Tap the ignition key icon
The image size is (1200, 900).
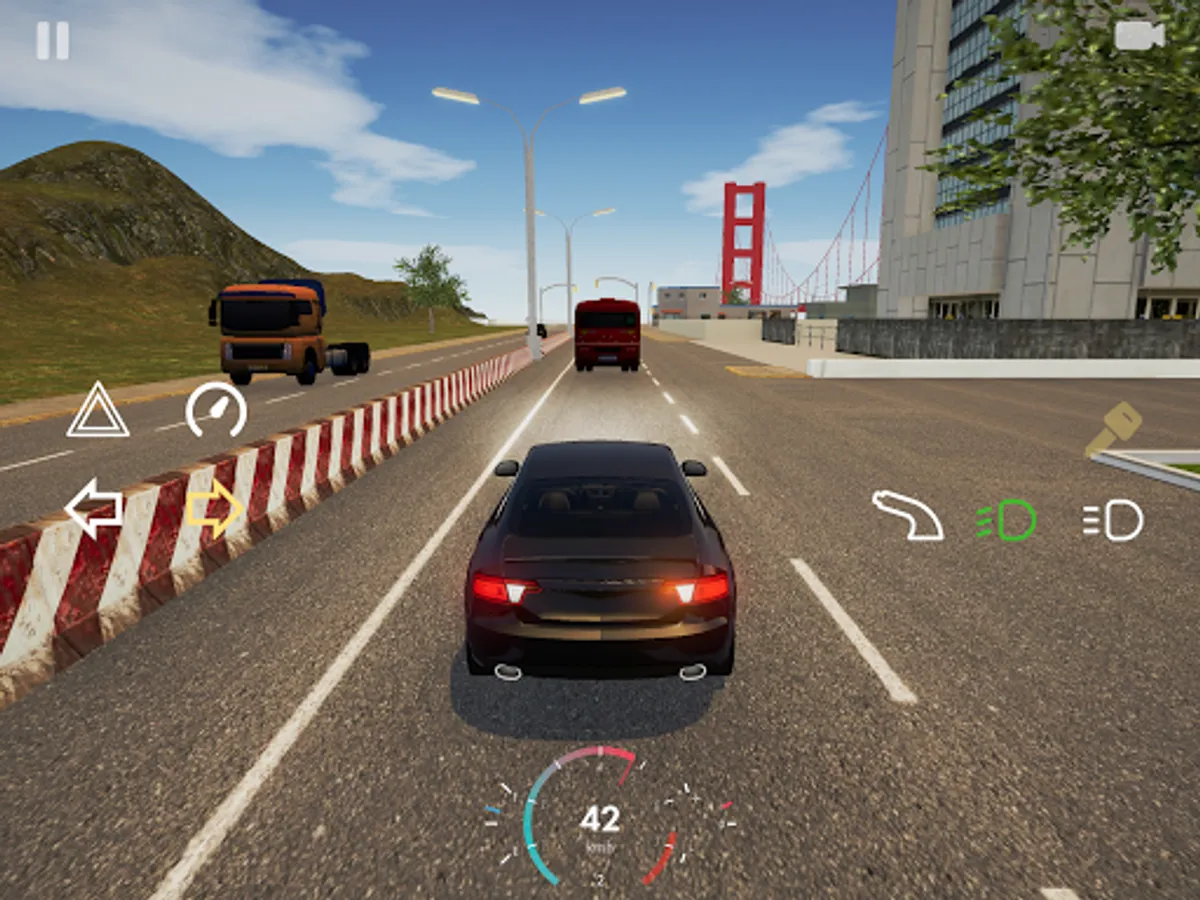click(x=1113, y=428)
